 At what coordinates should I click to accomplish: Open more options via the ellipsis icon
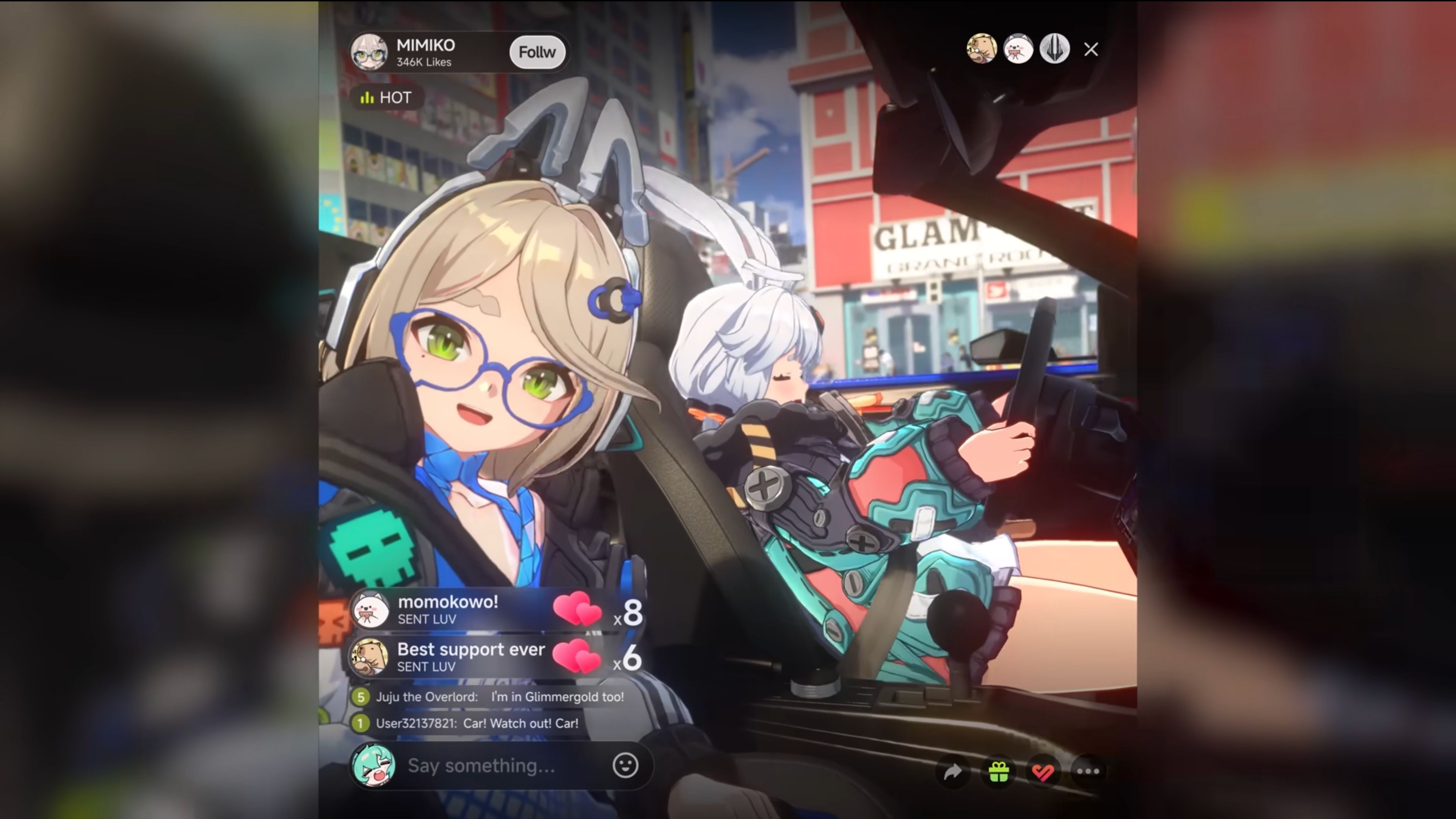tap(1088, 771)
